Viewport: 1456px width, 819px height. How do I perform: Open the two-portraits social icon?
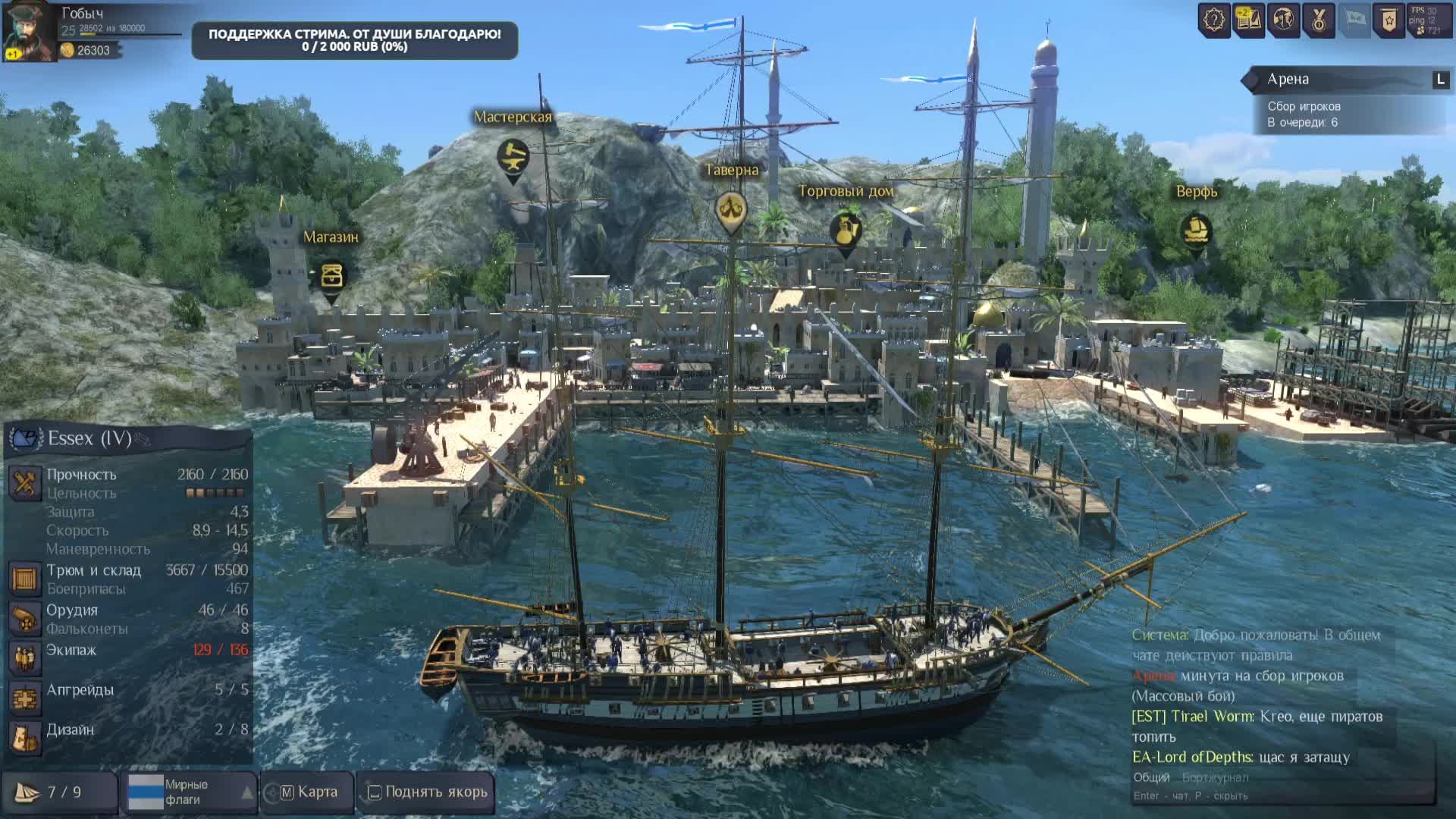1283,20
